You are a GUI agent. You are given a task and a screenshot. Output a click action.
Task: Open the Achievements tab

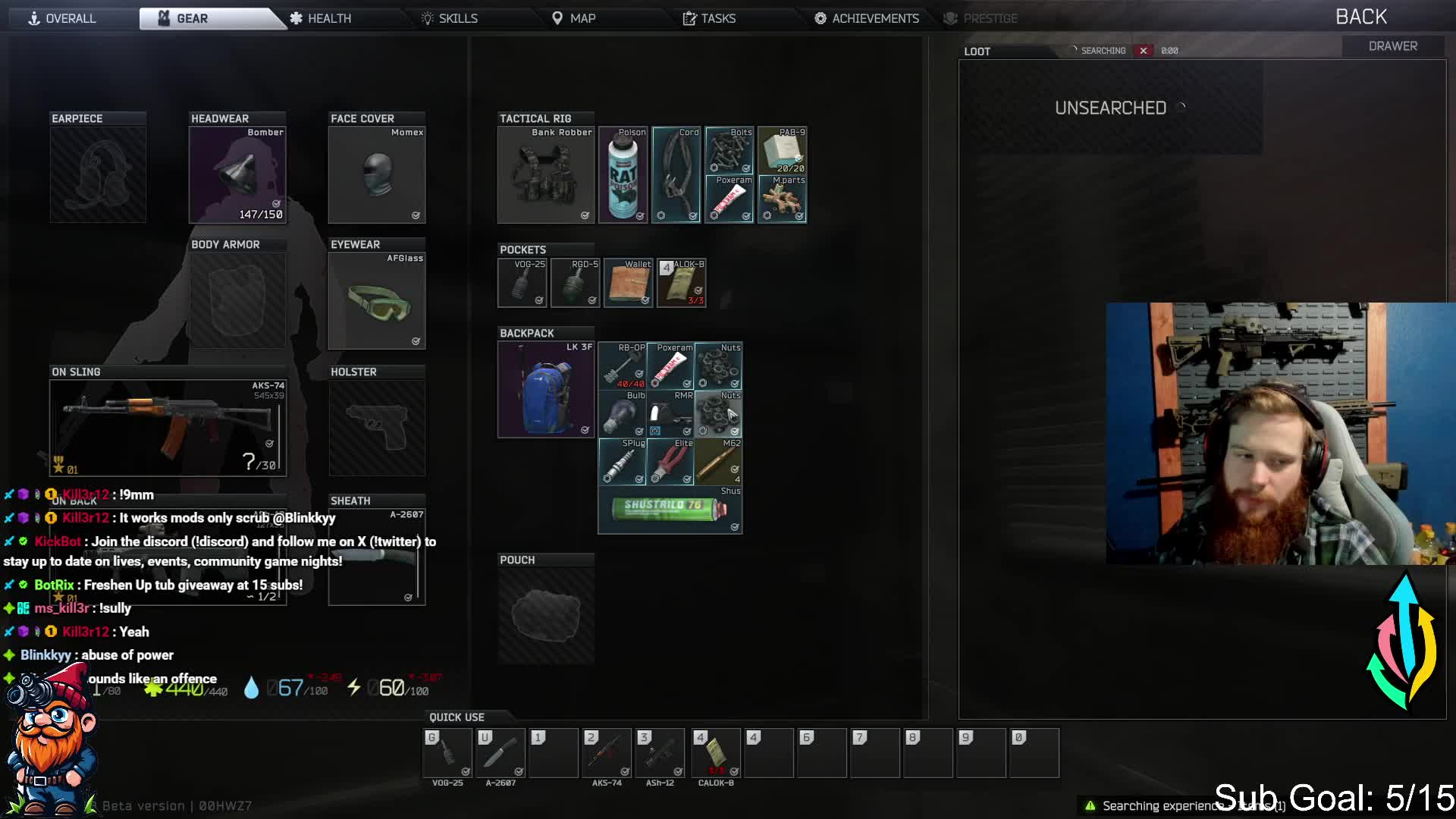pyautogui.click(x=867, y=18)
